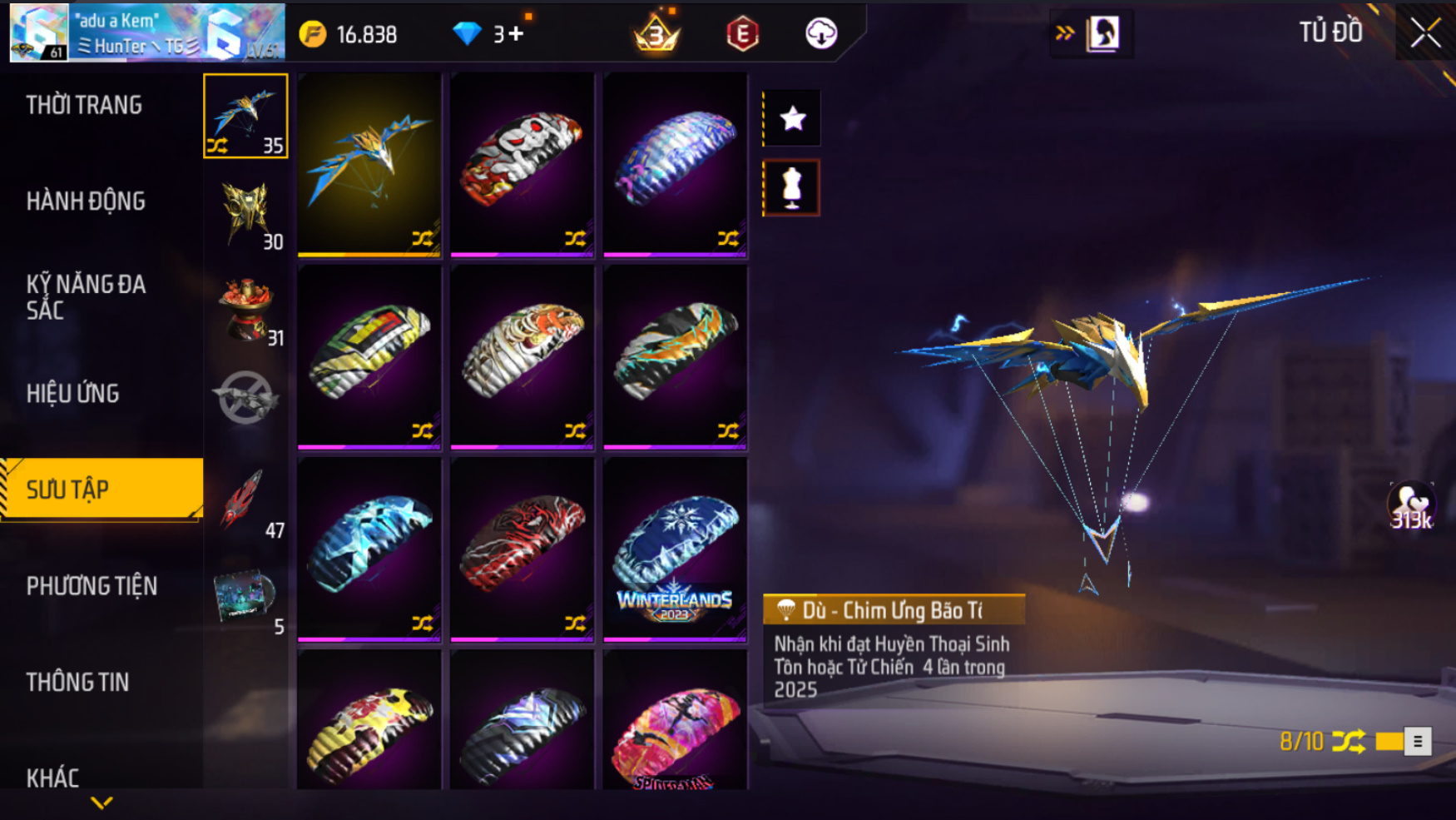Open the star favorites filter
Screen dimensions: 1456x820
(792, 118)
